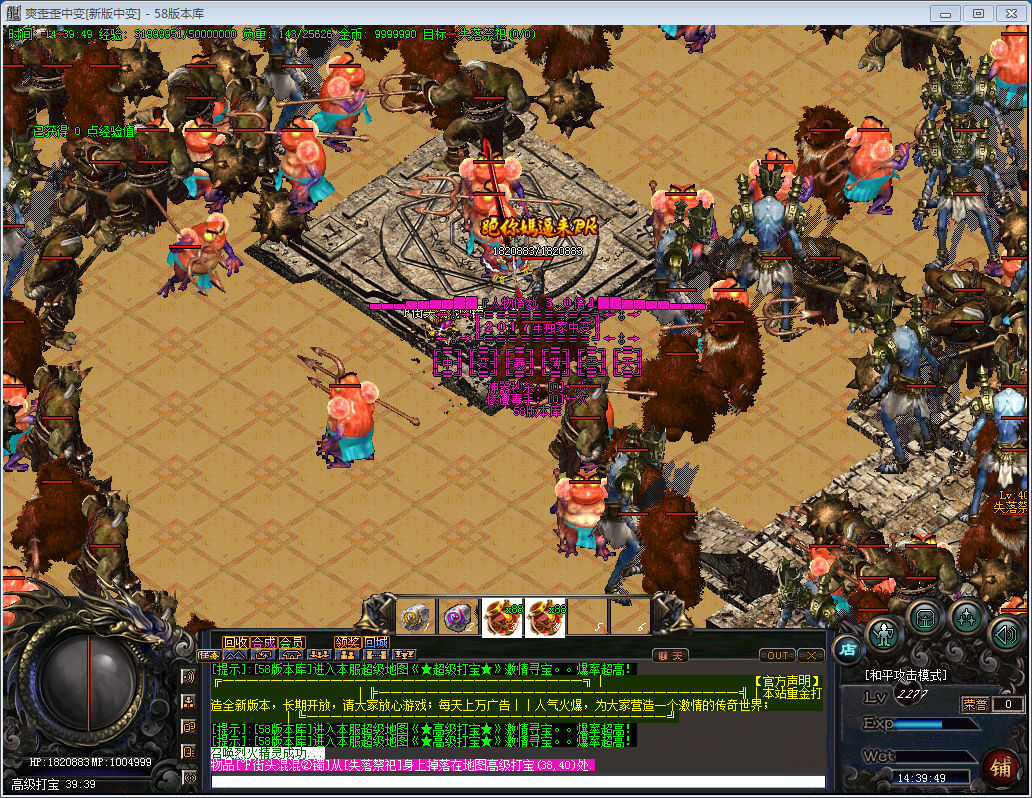Screen dimensions: 1032x798
Task: Open the 合成 synthesis menu
Action: click(263, 642)
